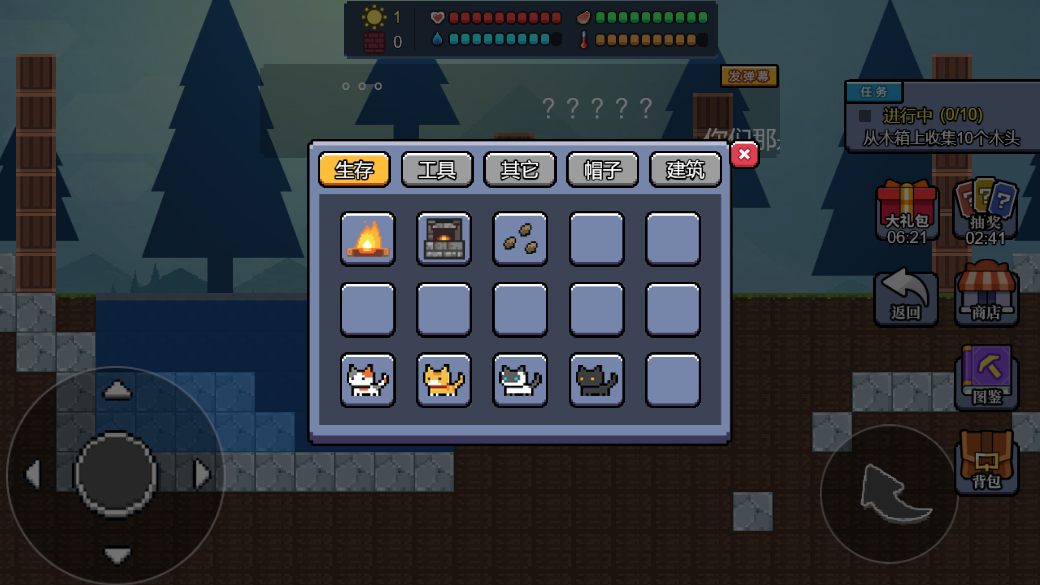1040x585 pixels.
Task: Open the 工具 tab
Action: (x=437, y=169)
